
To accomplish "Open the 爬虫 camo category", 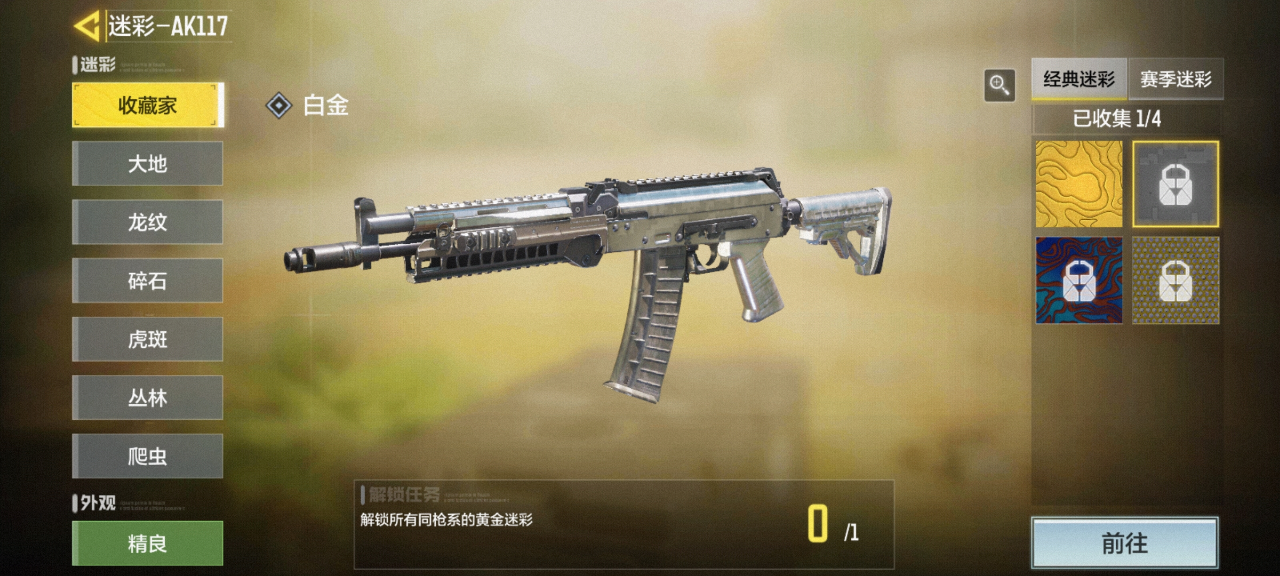I will pos(147,456).
